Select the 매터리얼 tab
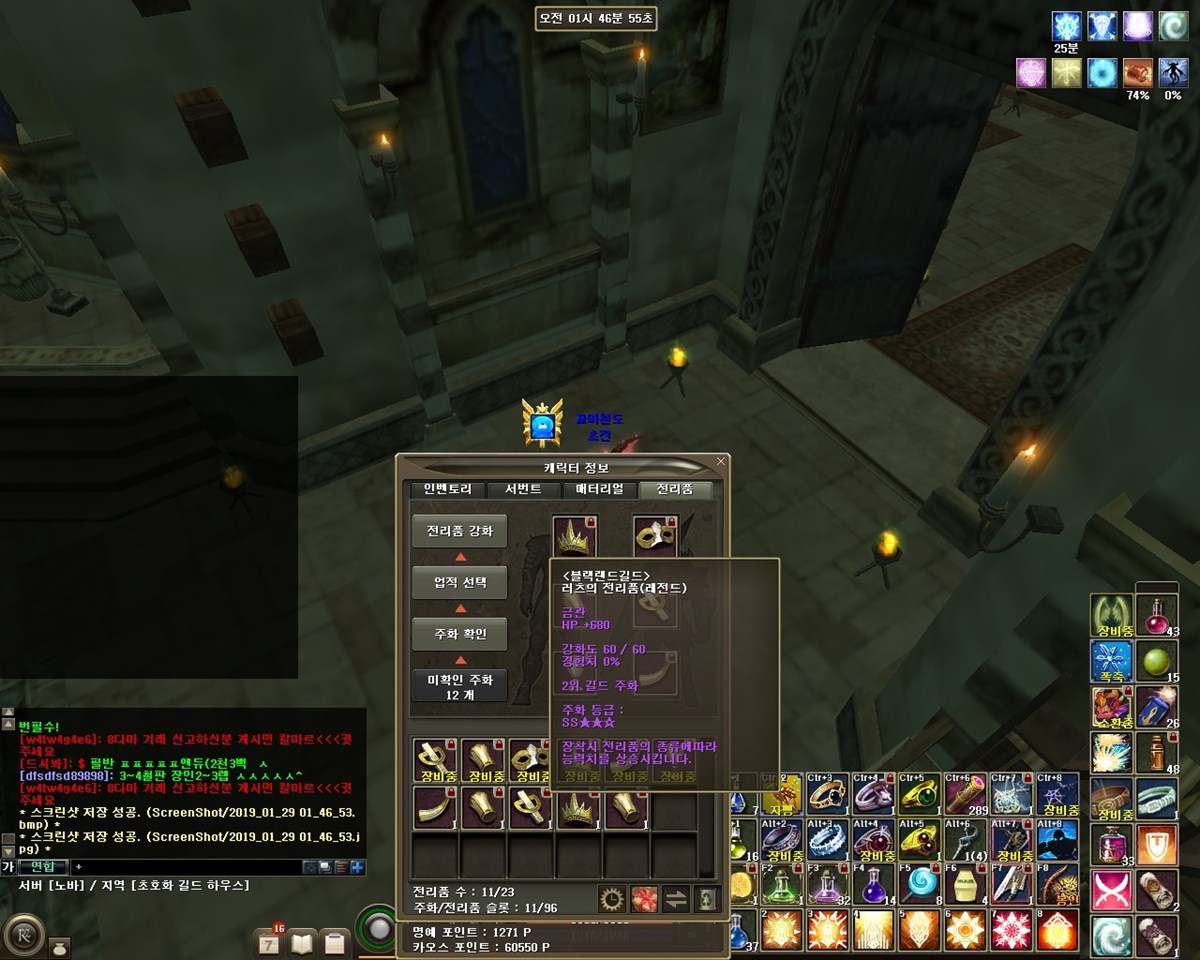 point(599,490)
